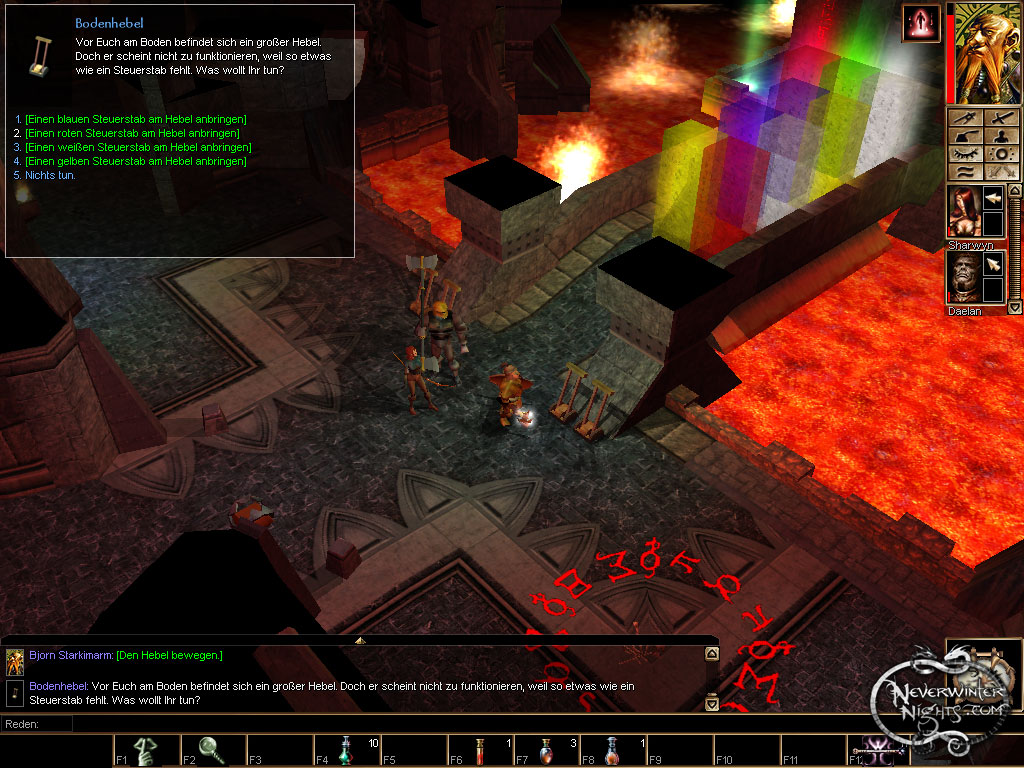Use the F4 potion with count 10

point(346,751)
